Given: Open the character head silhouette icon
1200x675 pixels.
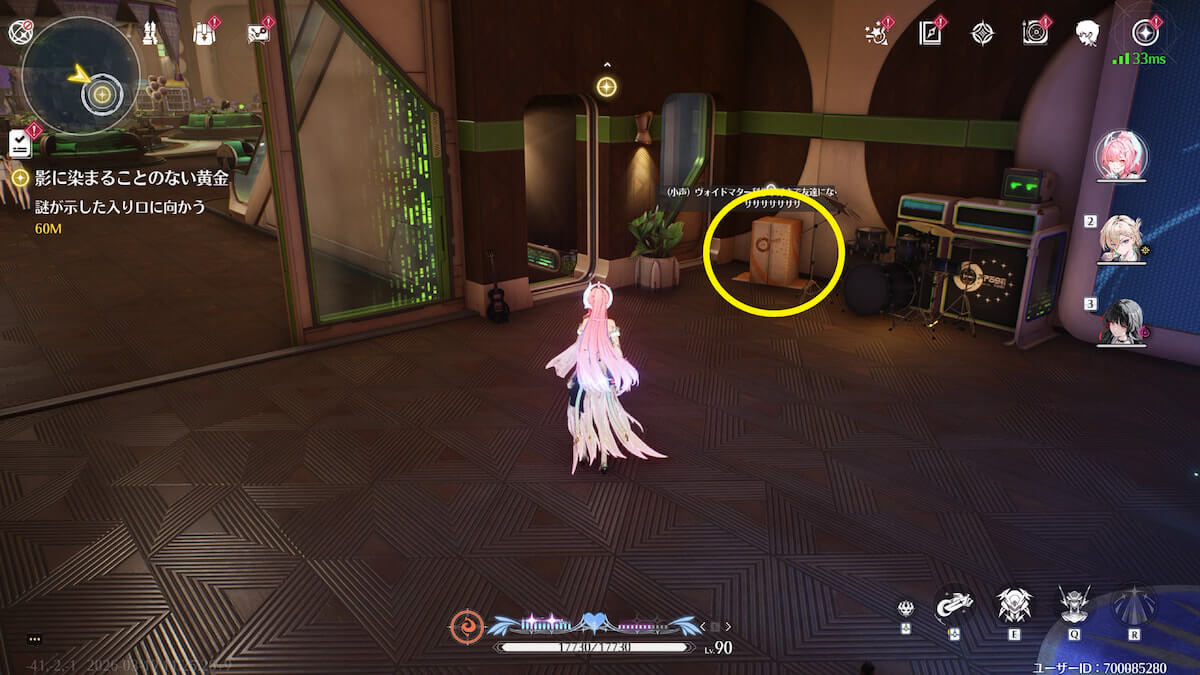Looking at the screenshot, I should pos(1088,33).
